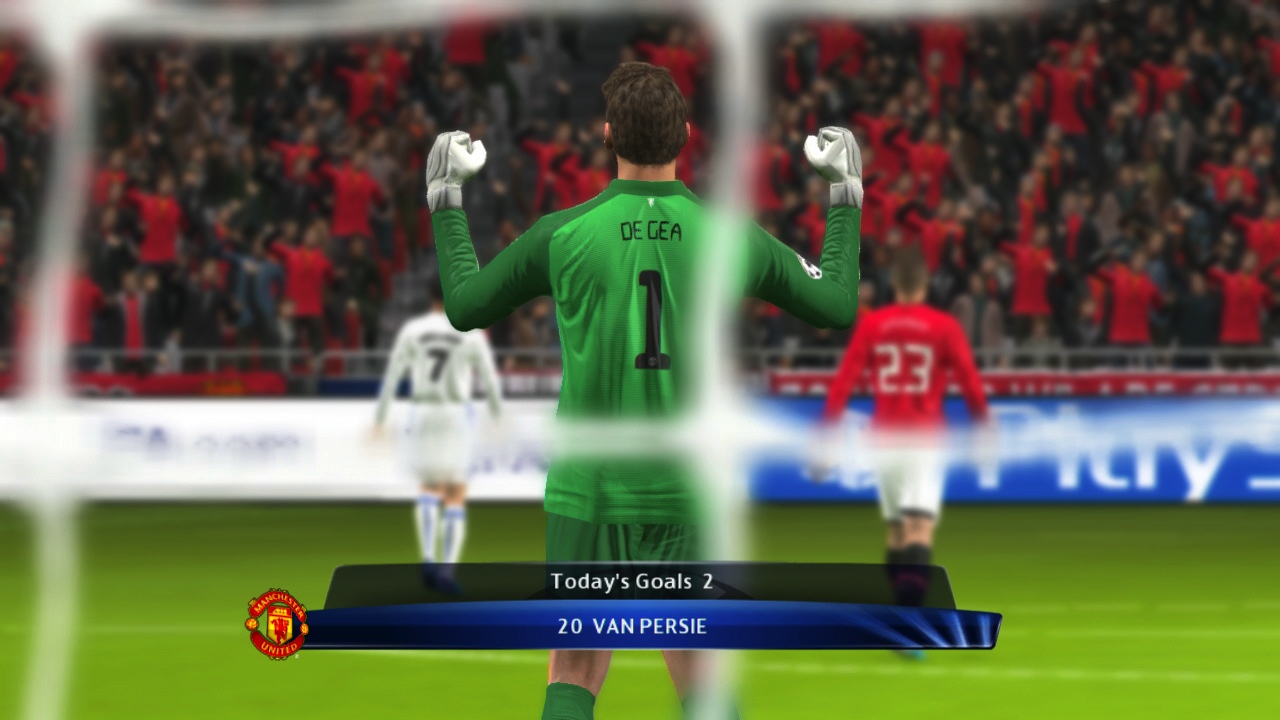Image resolution: width=1280 pixels, height=720 pixels.
Task: Toggle the Today's Goals overlay visibility
Action: (633, 580)
